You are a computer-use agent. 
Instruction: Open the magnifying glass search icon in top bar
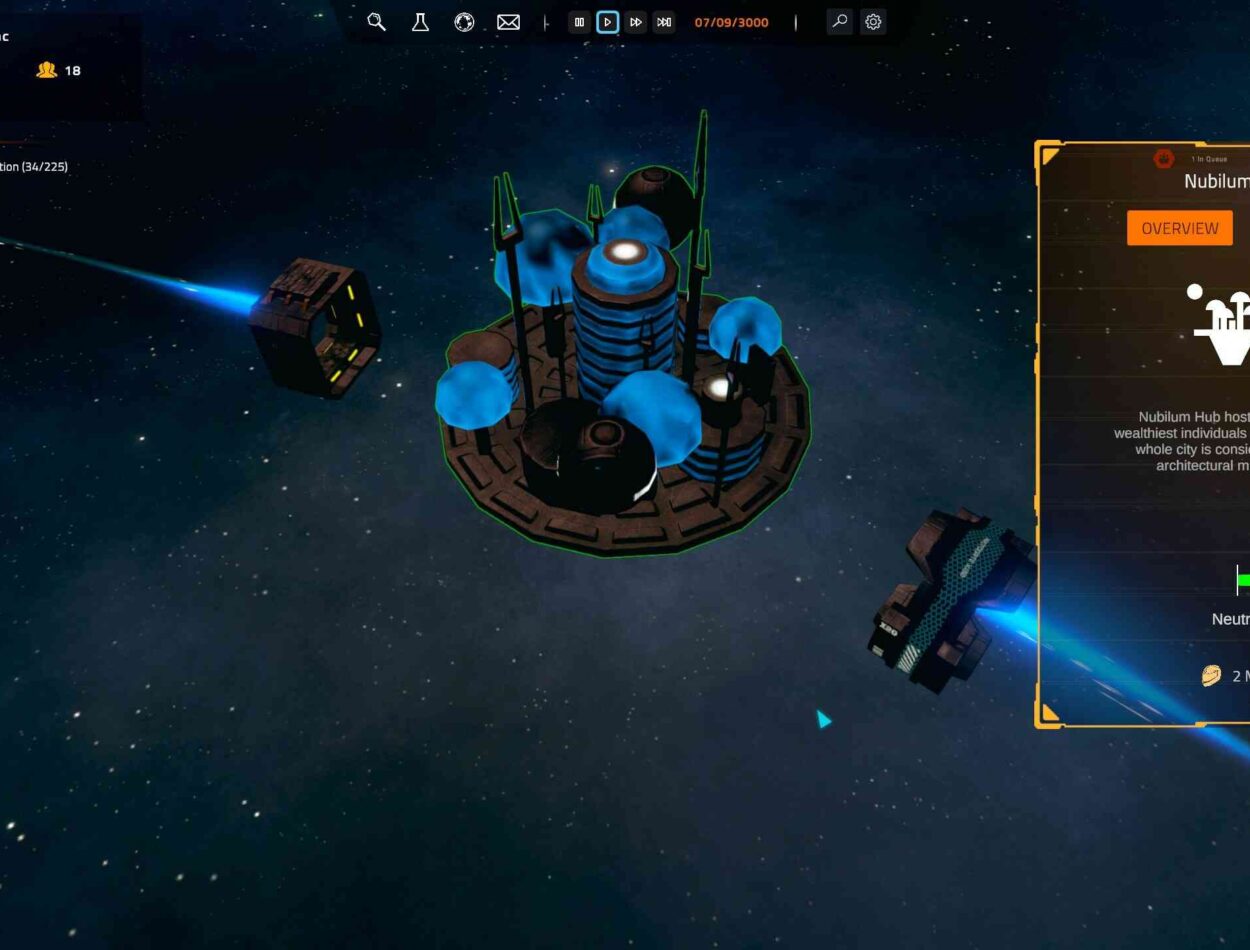tap(376, 22)
